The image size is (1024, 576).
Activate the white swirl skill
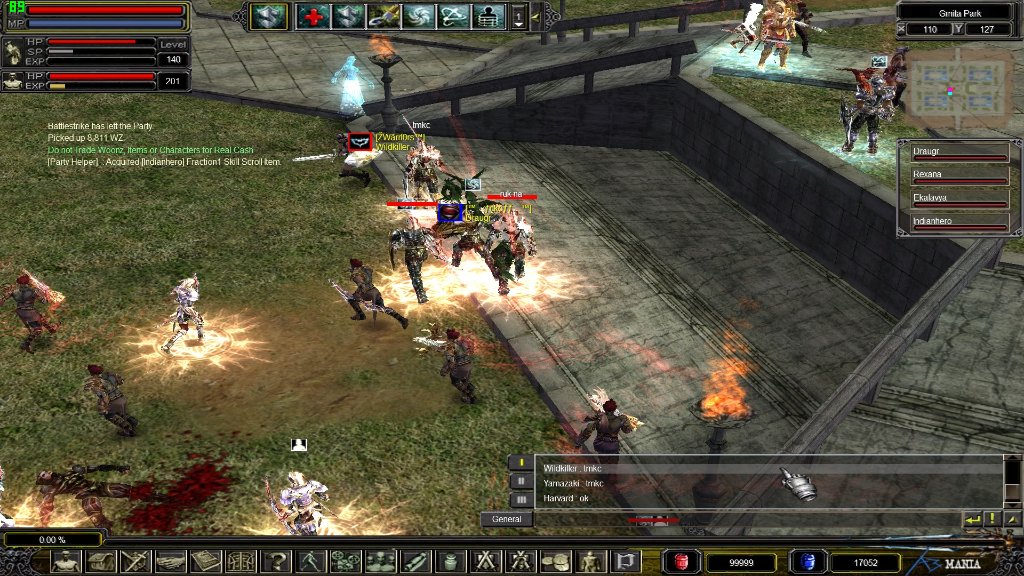(x=417, y=16)
